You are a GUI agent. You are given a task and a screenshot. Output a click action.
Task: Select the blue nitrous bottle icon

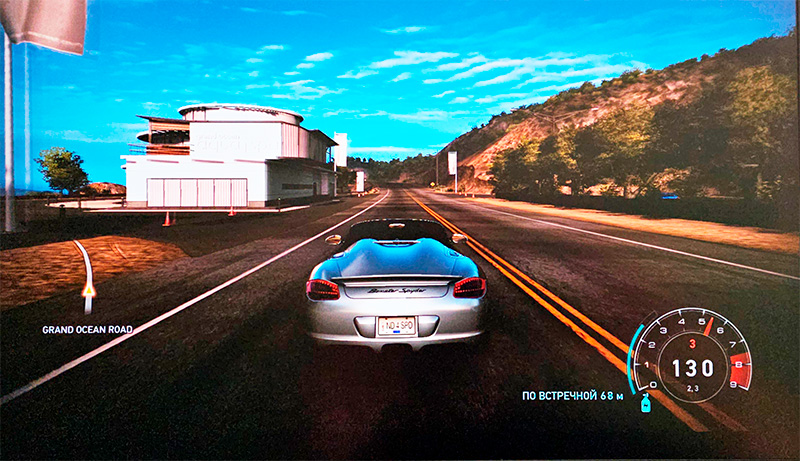pyautogui.click(x=645, y=402)
